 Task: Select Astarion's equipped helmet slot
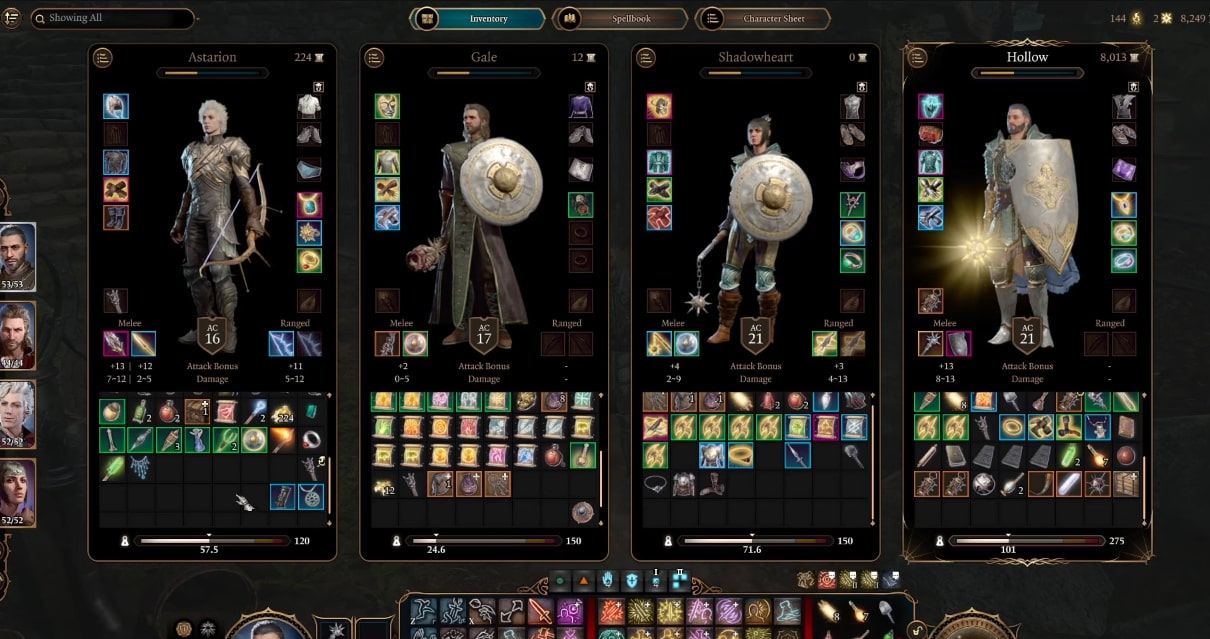pyautogui.click(x=116, y=106)
